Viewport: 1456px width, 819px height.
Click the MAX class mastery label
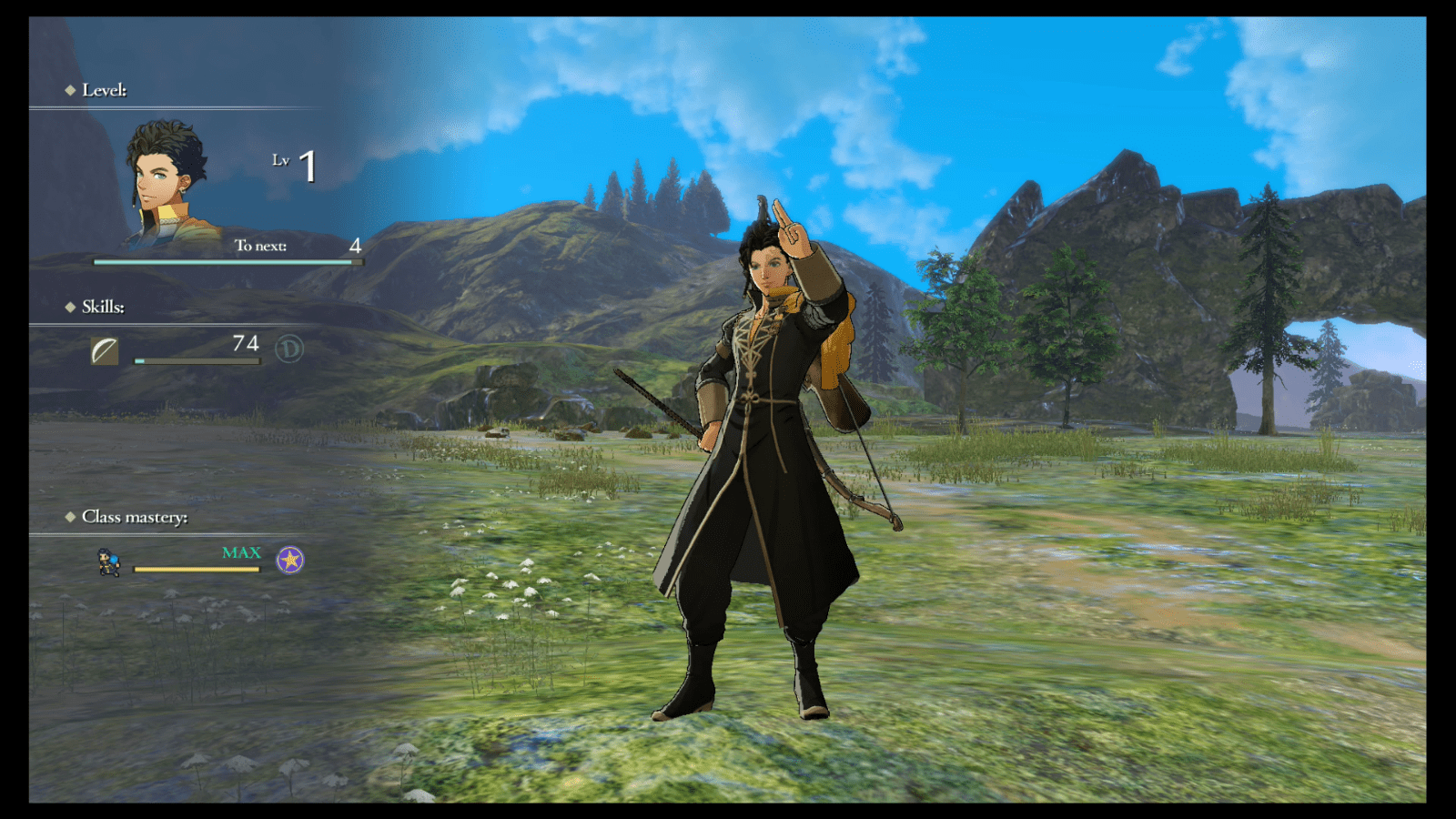coord(240,552)
